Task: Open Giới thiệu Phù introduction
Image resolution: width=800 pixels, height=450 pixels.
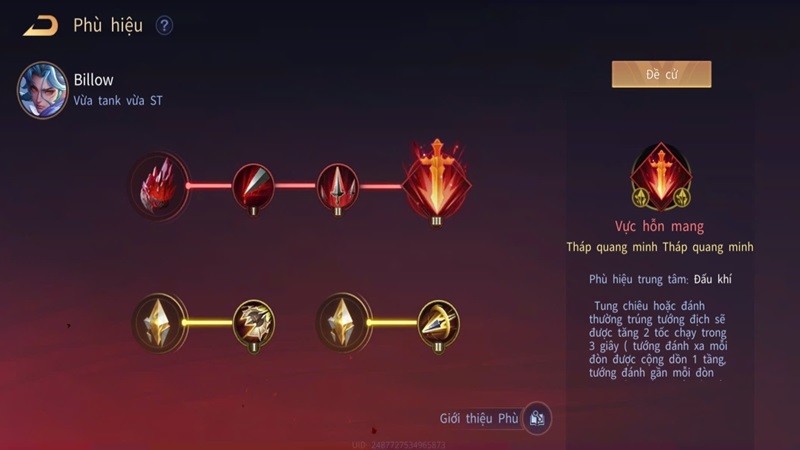Action: pyautogui.click(x=537, y=418)
